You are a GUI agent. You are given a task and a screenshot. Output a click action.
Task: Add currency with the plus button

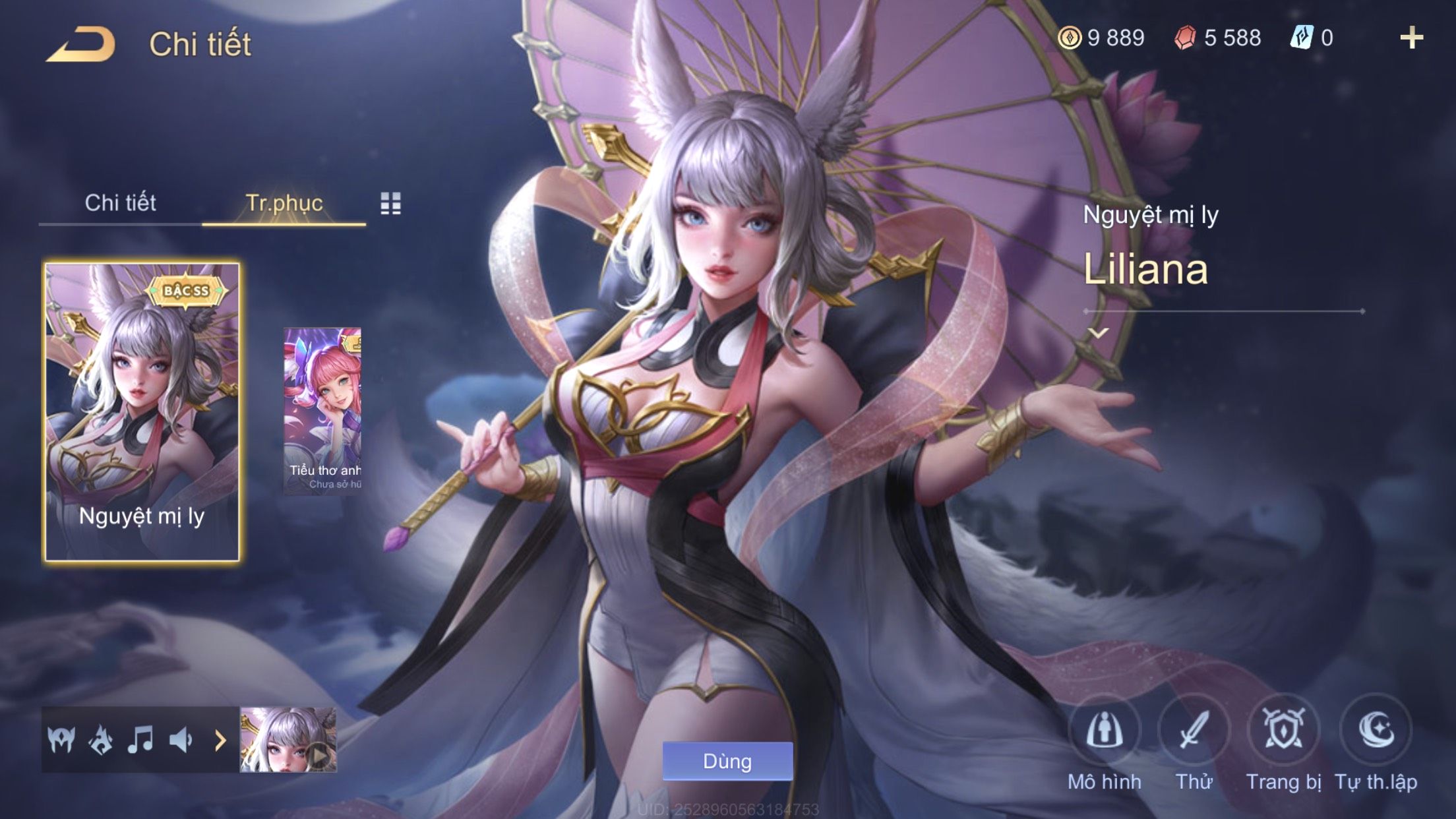coord(1411,38)
